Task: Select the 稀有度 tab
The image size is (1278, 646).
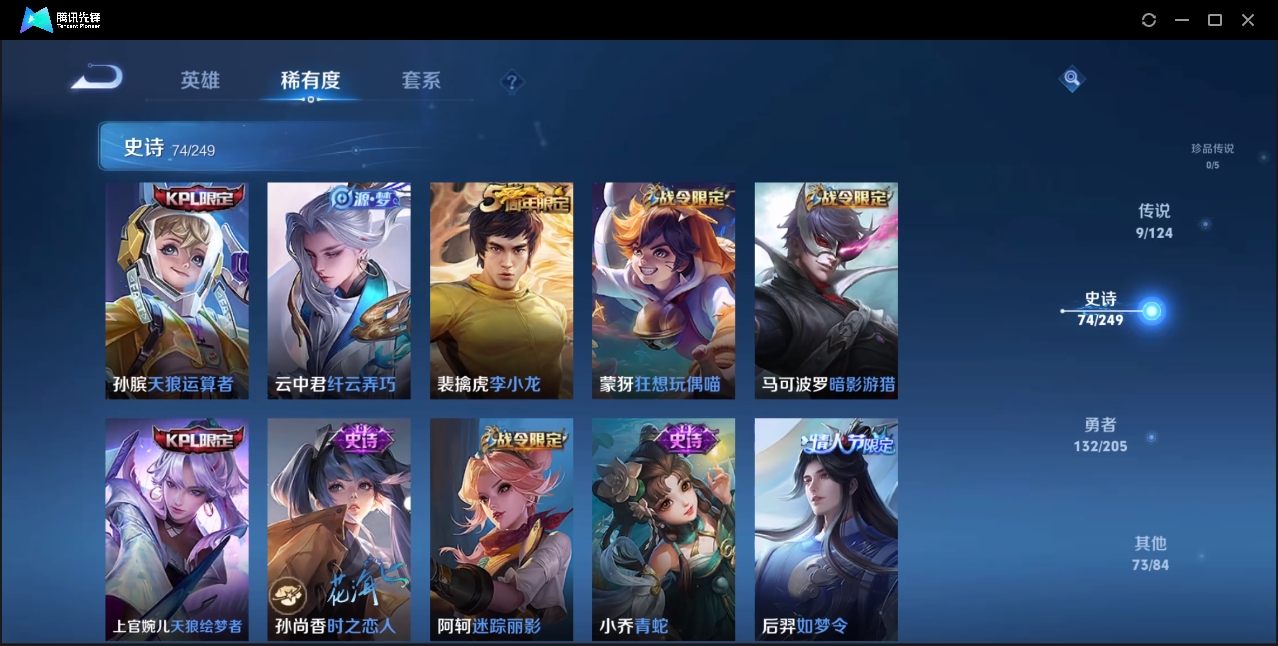Action: (x=310, y=81)
